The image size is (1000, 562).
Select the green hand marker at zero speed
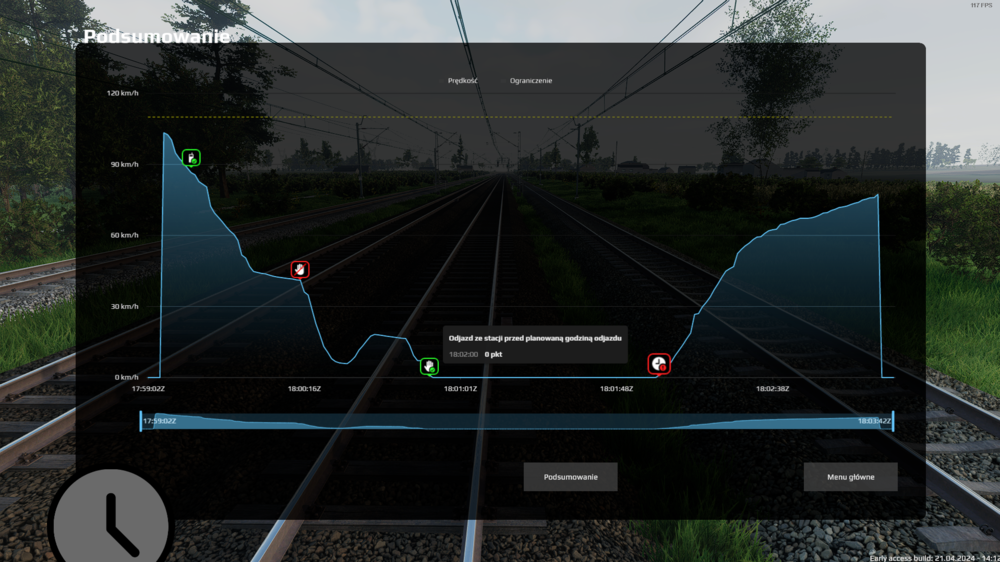[x=429, y=367]
